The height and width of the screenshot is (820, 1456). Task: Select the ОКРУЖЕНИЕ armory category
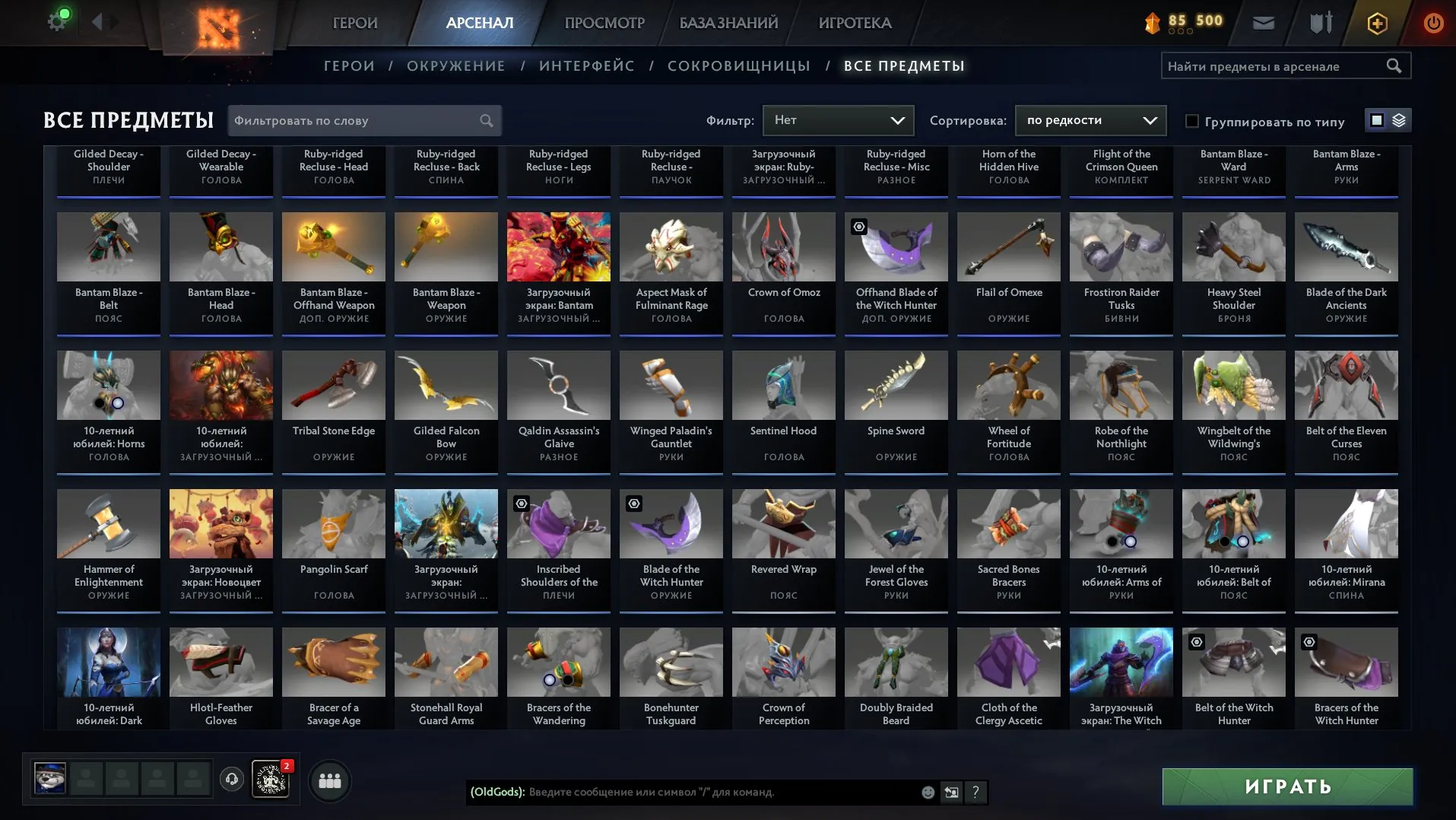pos(455,66)
